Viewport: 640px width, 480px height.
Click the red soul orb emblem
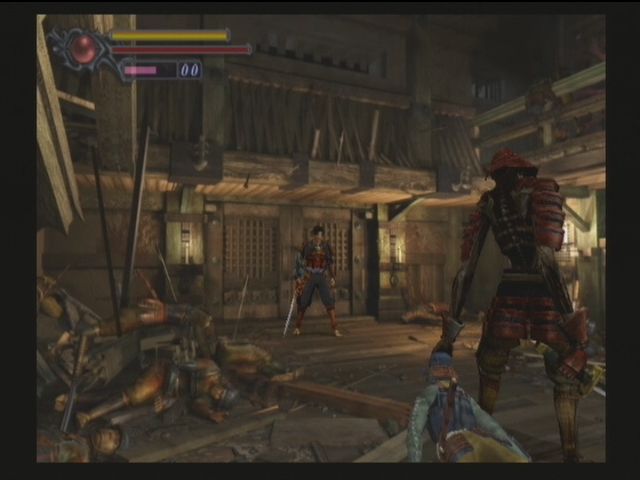[x=83, y=48]
